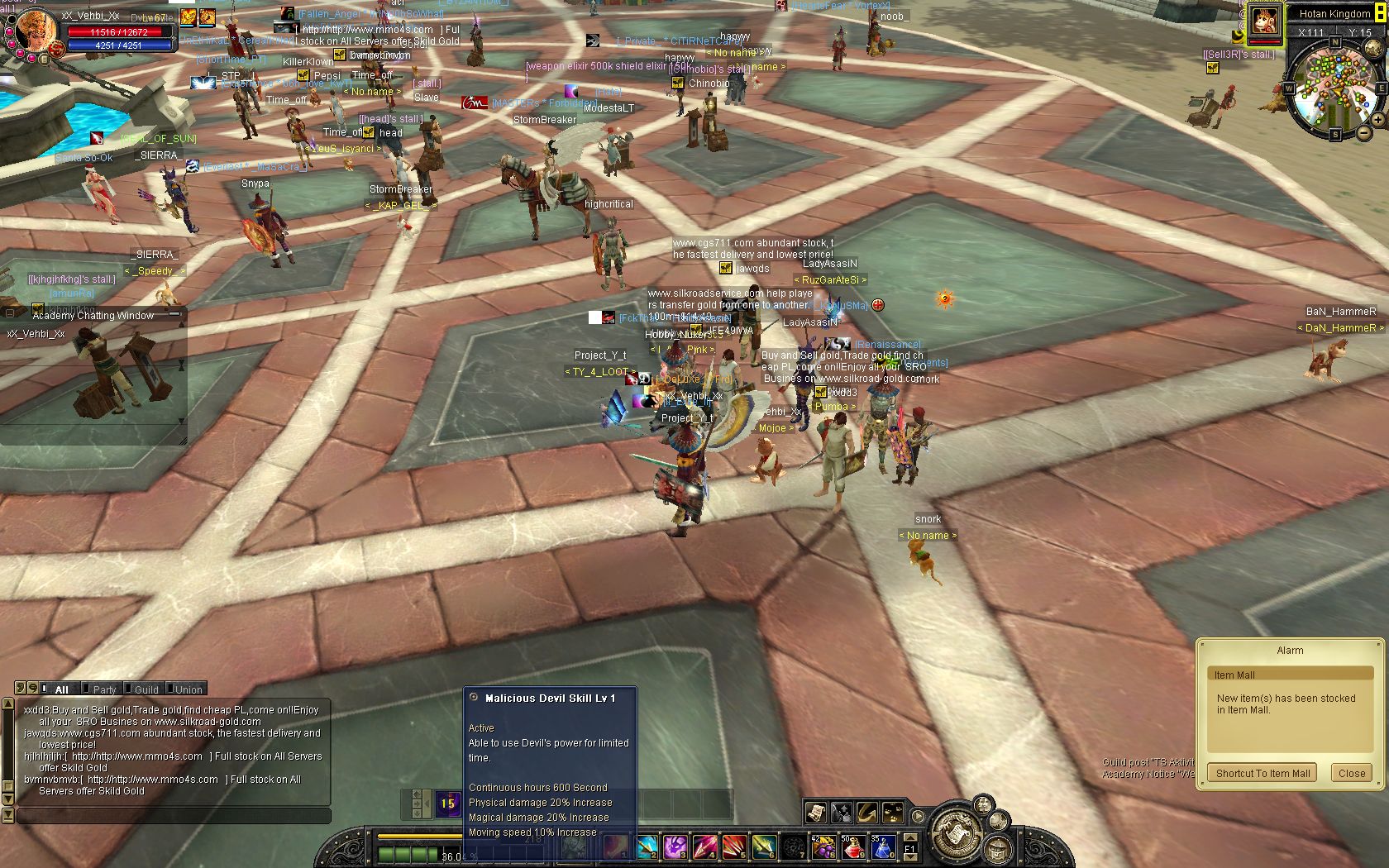Viewport: 1389px width, 868px height.
Task: Select the Union chat tab
Action: (188, 689)
